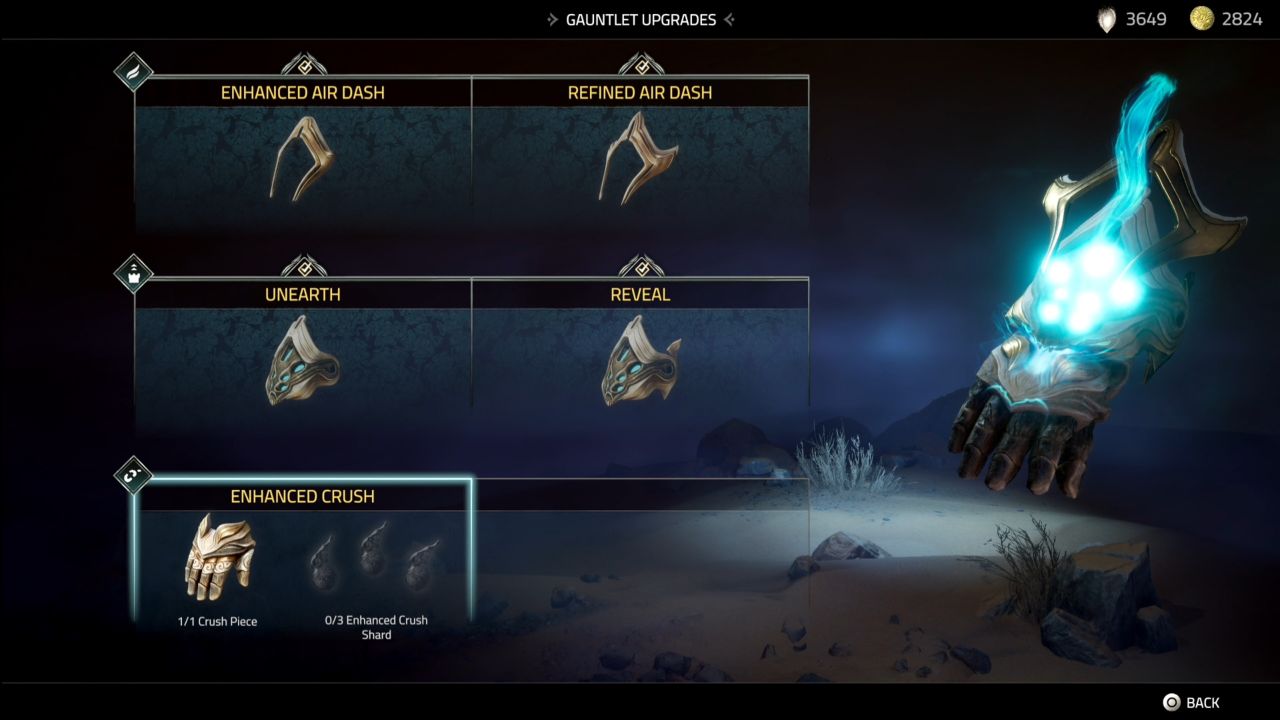The width and height of the screenshot is (1280, 720).
Task: Select the fist Crush category diamond icon
Action: [x=133, y=472]
